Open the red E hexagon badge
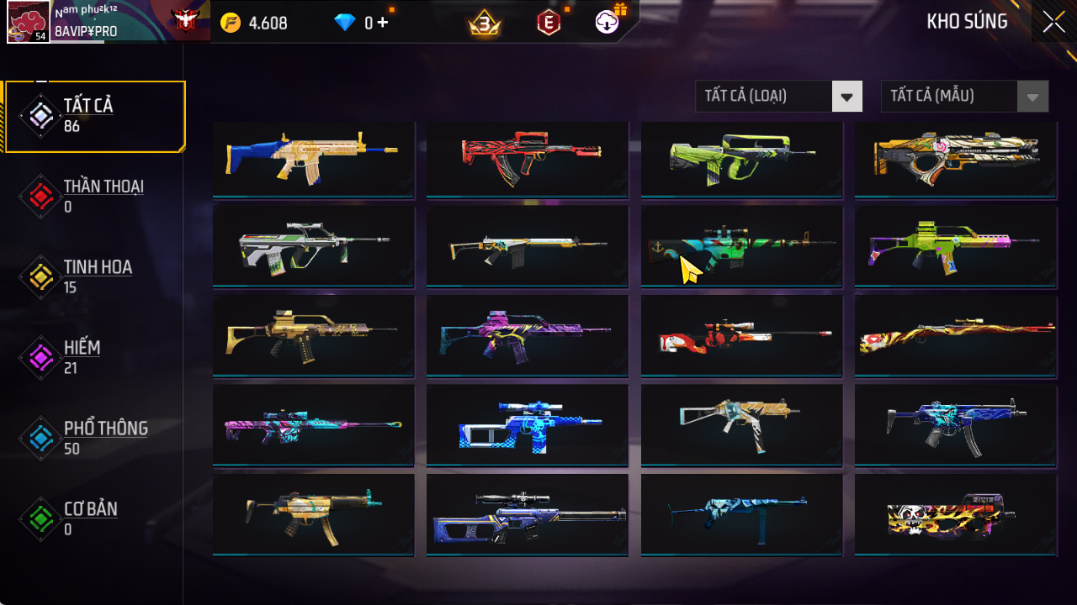This screenshot has height=605, width=1077. click(x=549, y=23)
